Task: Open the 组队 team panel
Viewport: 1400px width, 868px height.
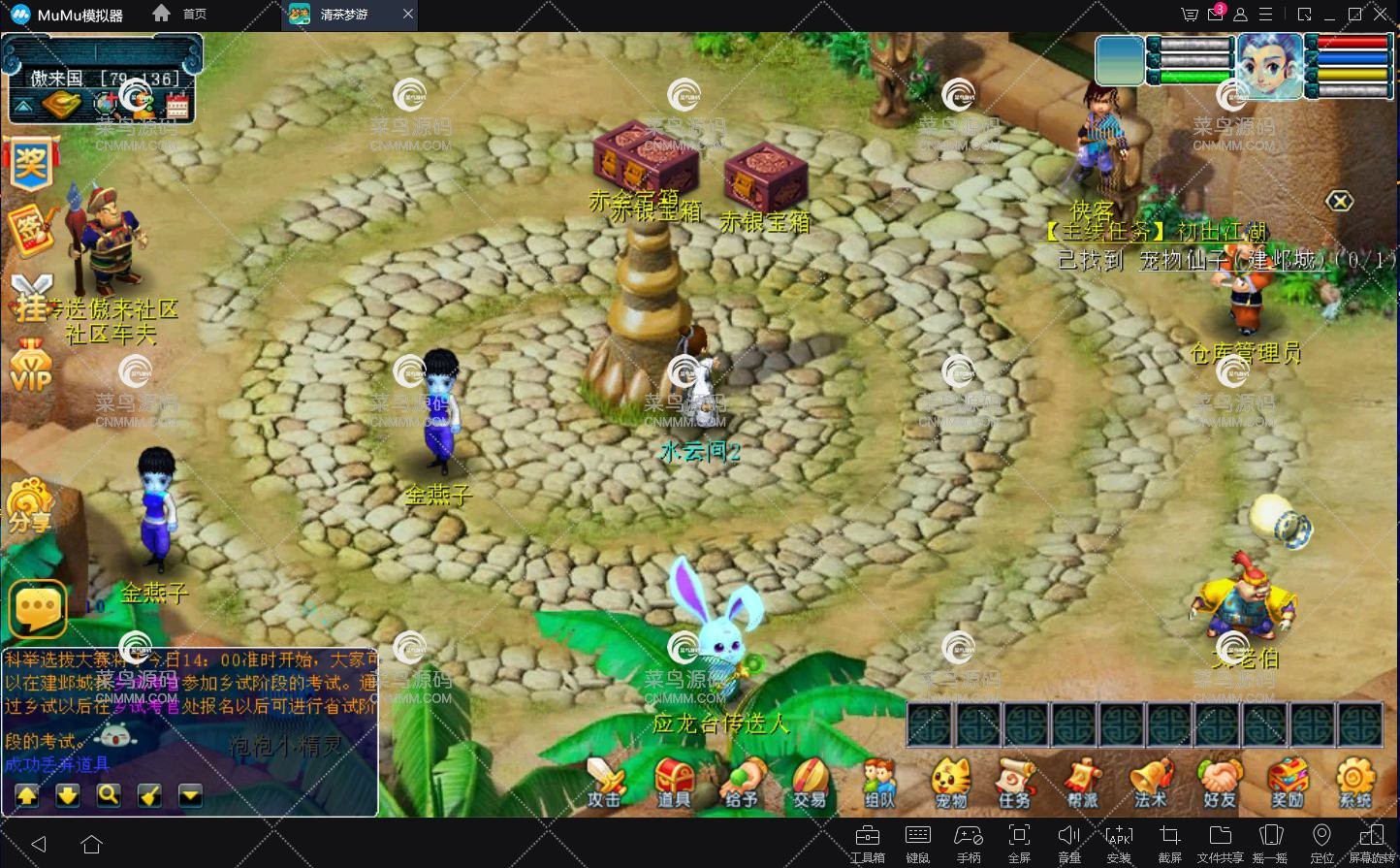Action: (x=879, y=782)
